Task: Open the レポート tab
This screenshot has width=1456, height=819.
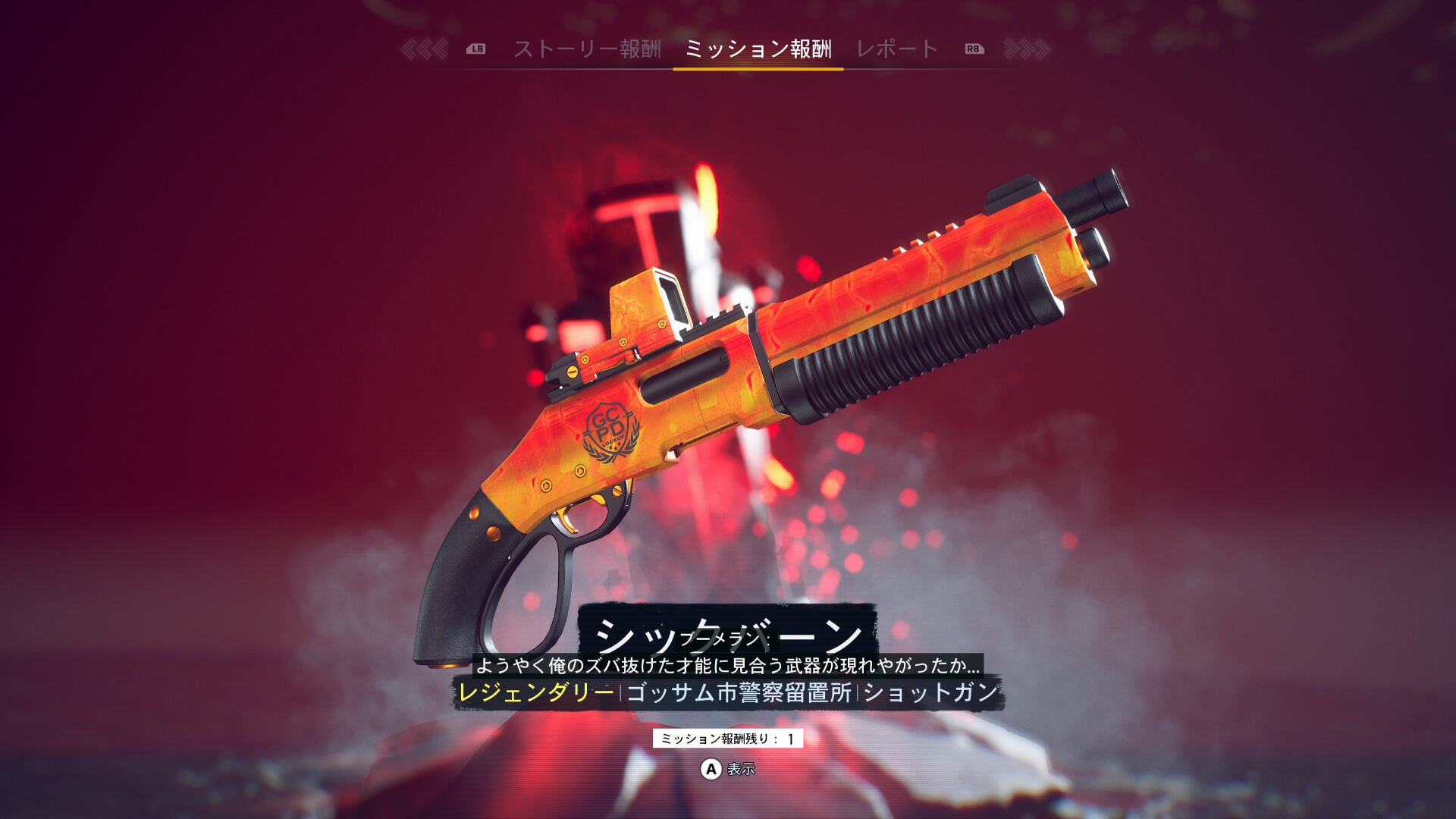Action: [897, 49]
